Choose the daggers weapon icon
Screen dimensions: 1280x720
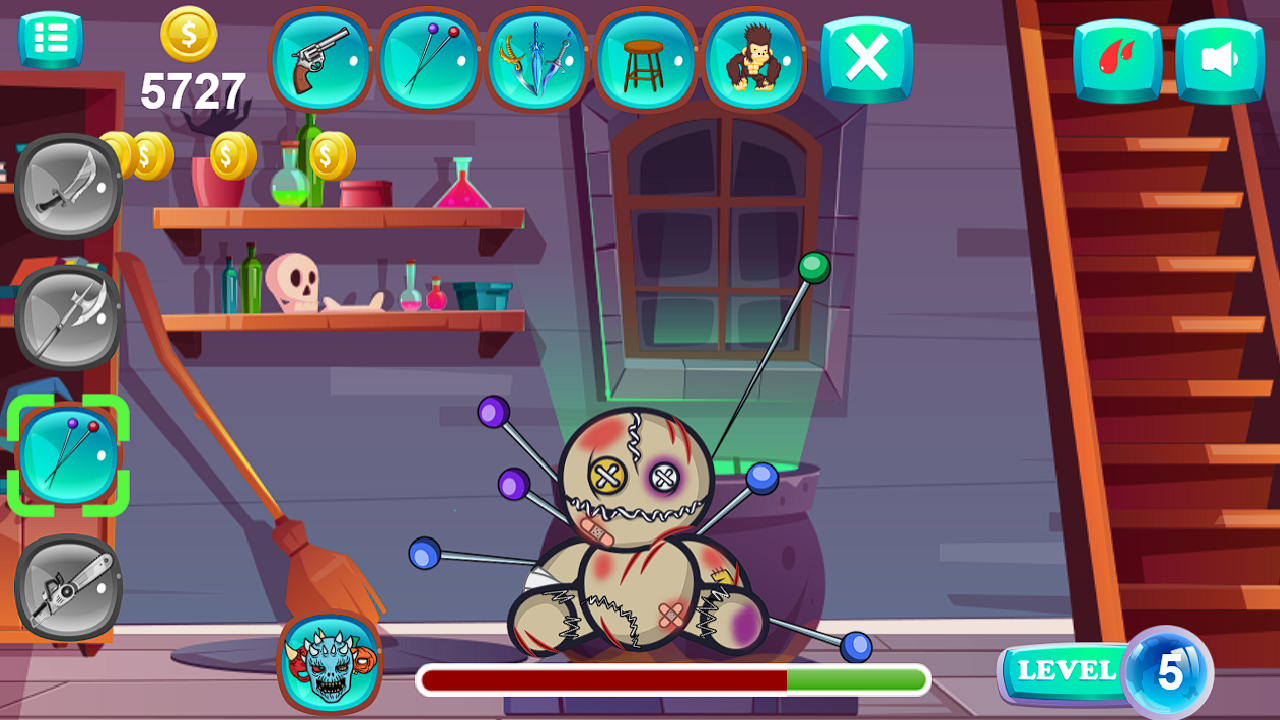coord(537,60)
